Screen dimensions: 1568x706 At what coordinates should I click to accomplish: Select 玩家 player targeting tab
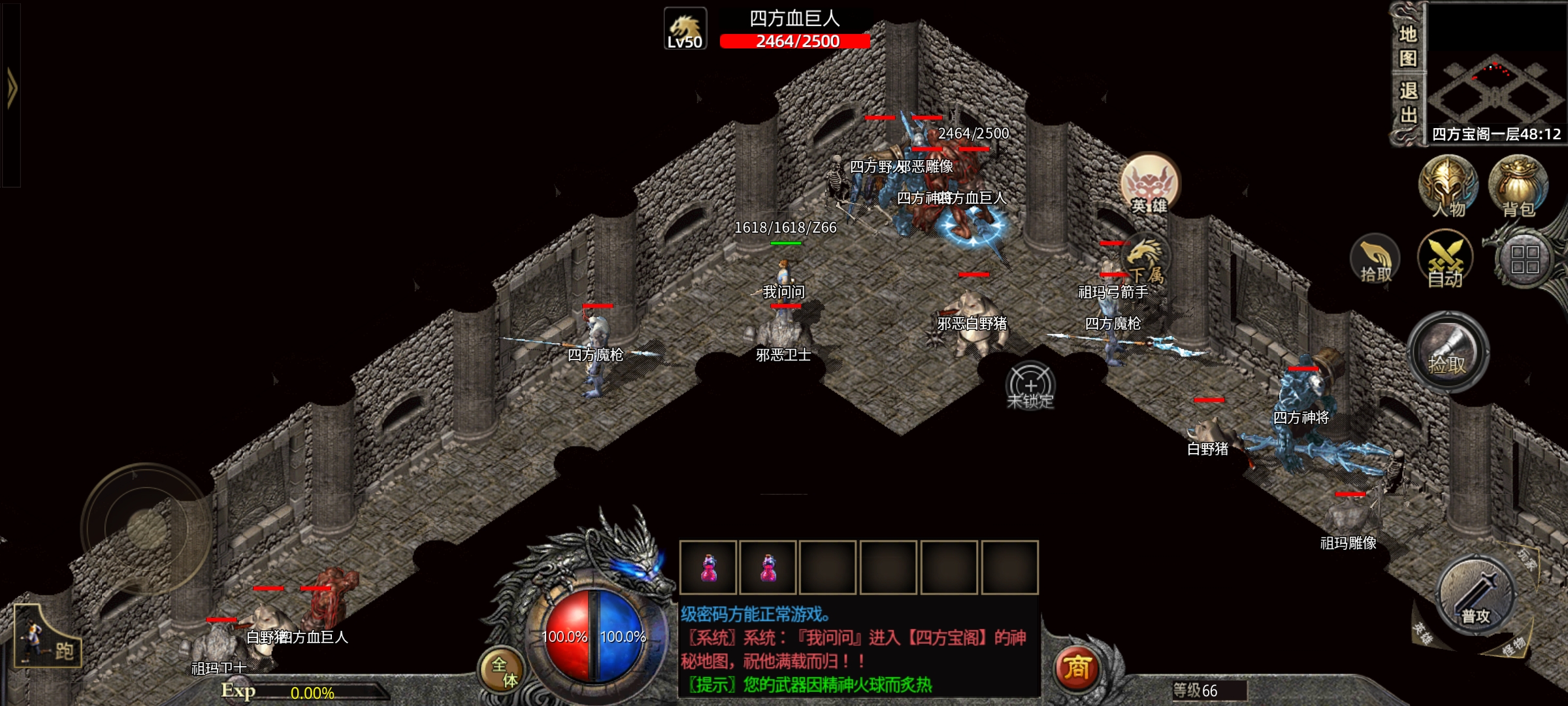pos(1526,560)
